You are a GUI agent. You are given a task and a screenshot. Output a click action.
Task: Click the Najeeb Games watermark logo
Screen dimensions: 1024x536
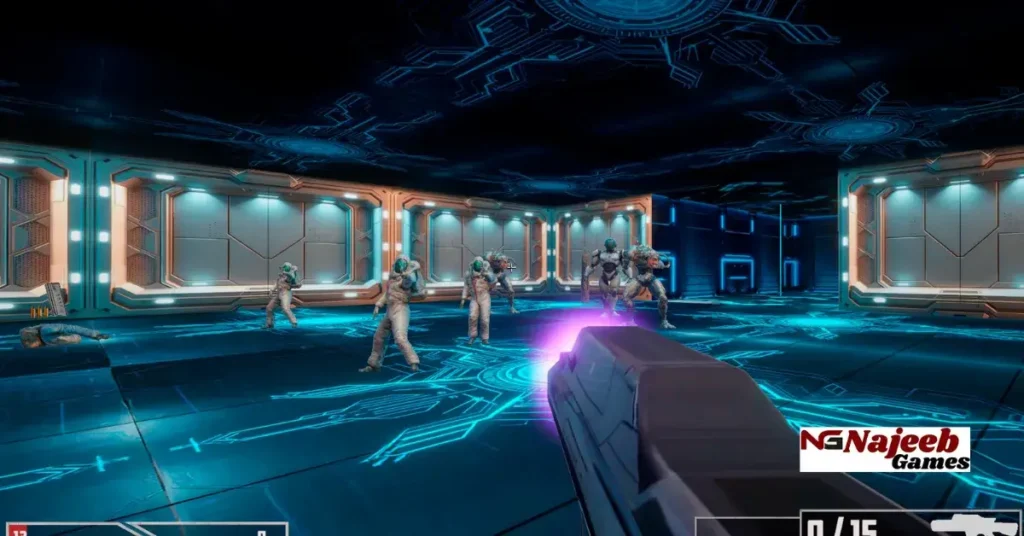885,449
